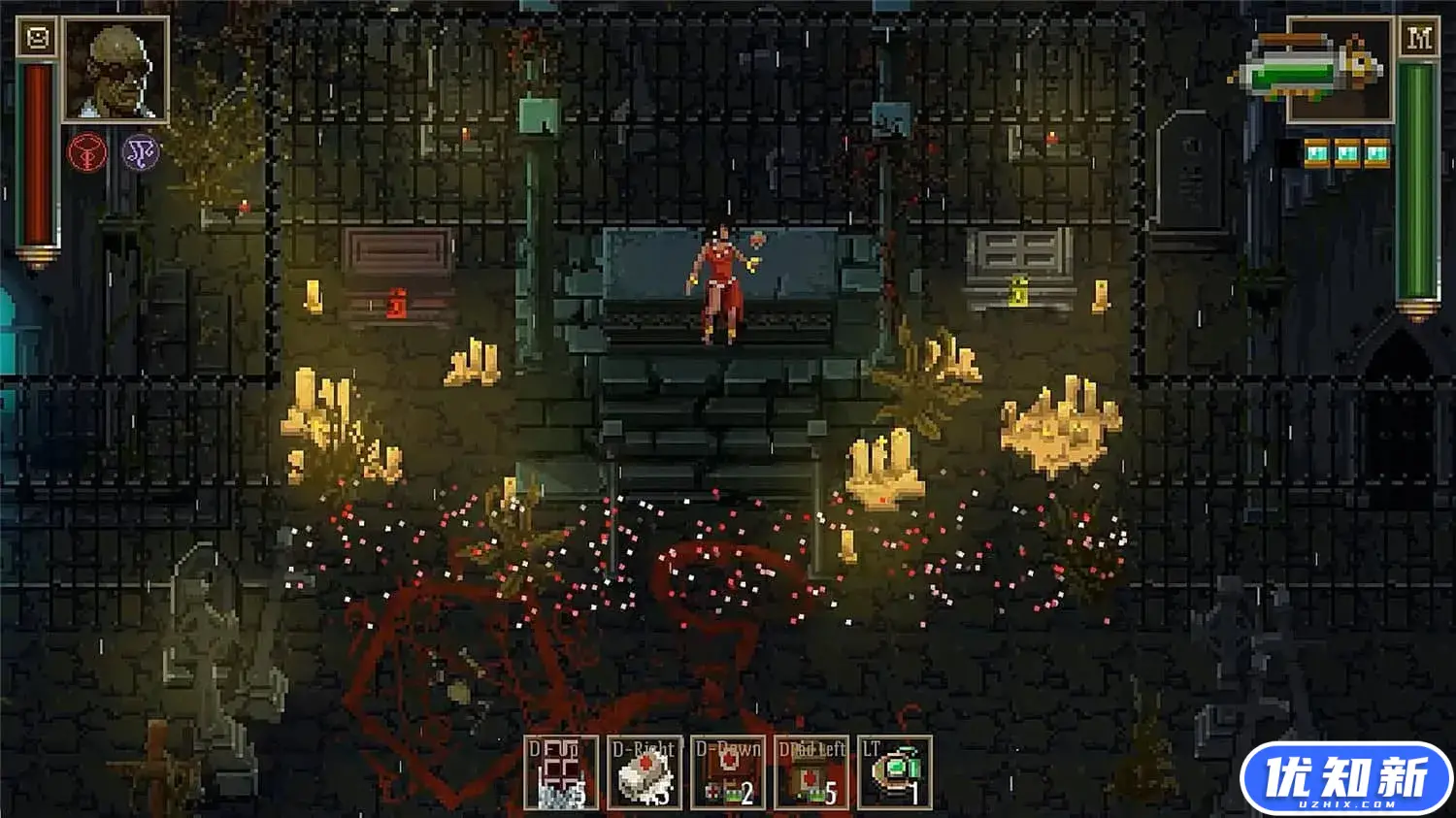Select the red sigil status icon
The image size is (1456, 818).
pos(86,152)
